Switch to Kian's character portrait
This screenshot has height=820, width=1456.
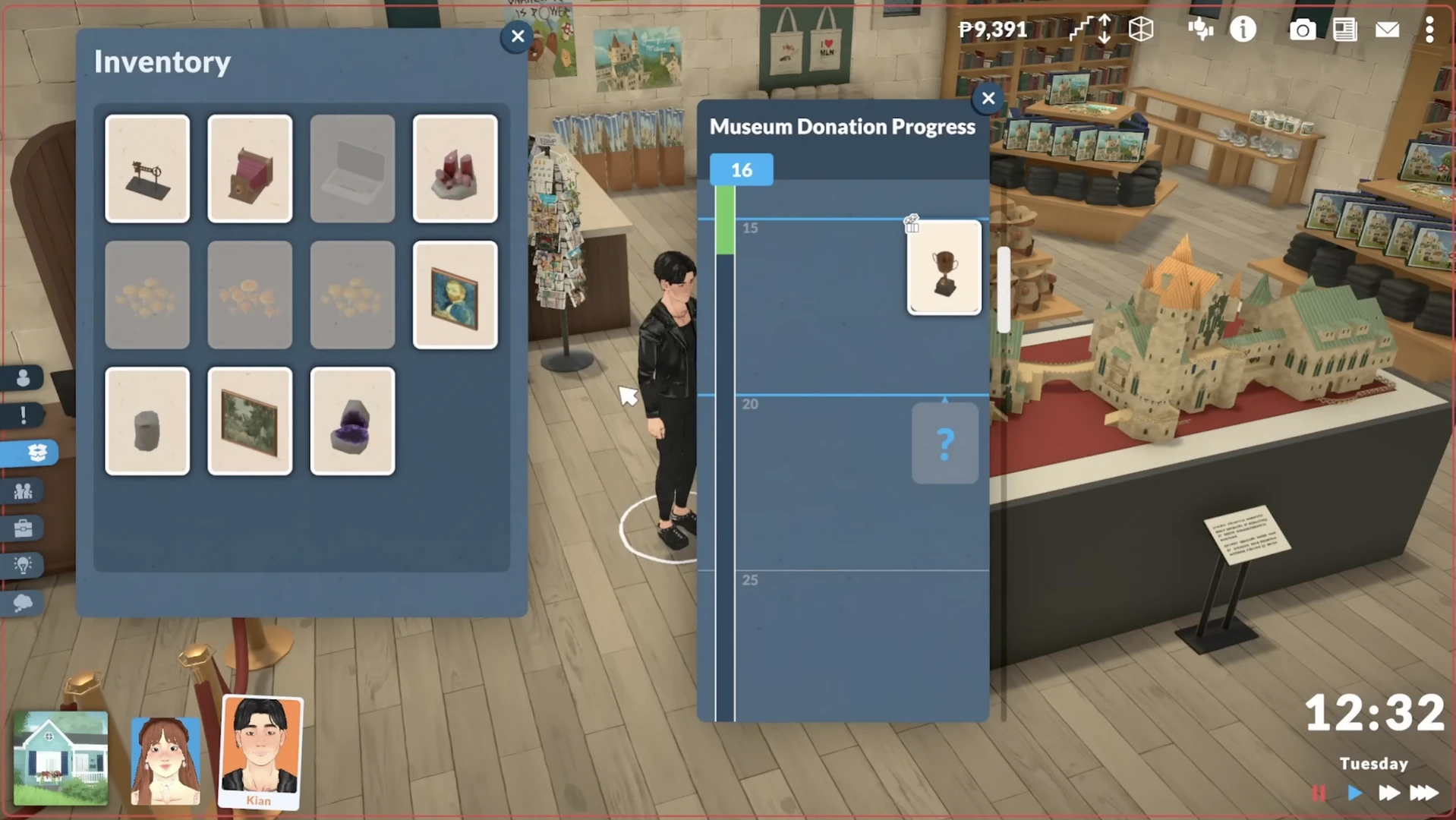[x=260, y=750]
